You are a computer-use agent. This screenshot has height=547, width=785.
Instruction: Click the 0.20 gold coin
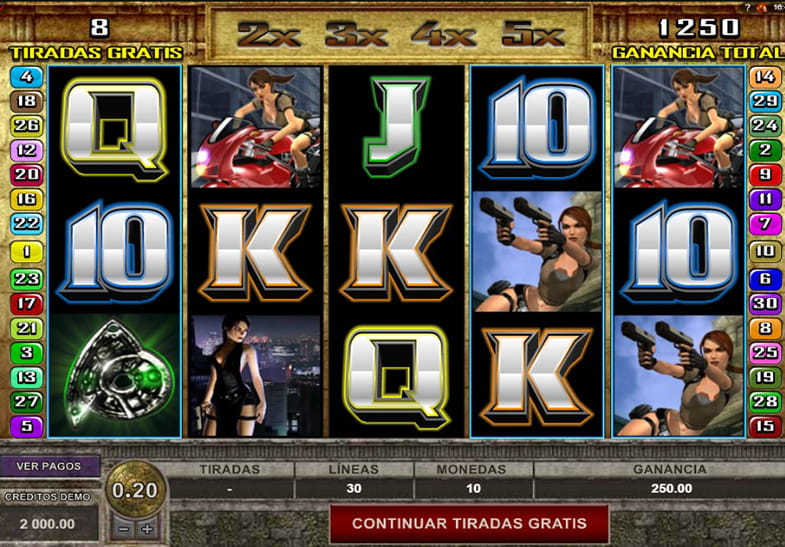click(x=135, y=489)
